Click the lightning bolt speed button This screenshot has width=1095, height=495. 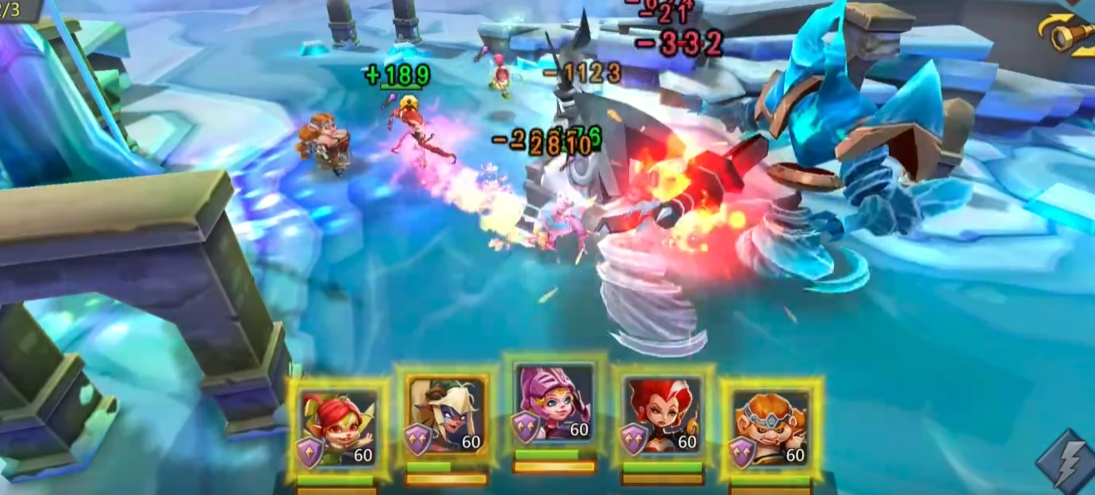coord(1066,461)
